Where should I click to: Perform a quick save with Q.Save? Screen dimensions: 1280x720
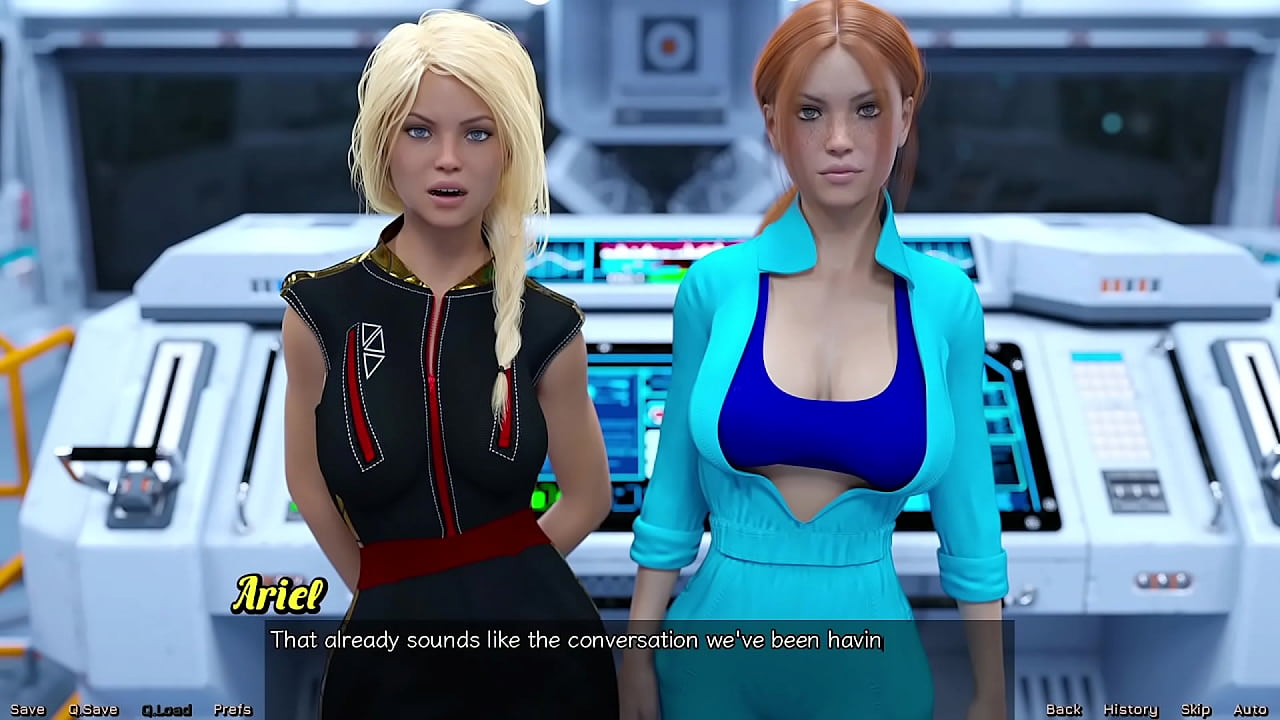[93, 709]
